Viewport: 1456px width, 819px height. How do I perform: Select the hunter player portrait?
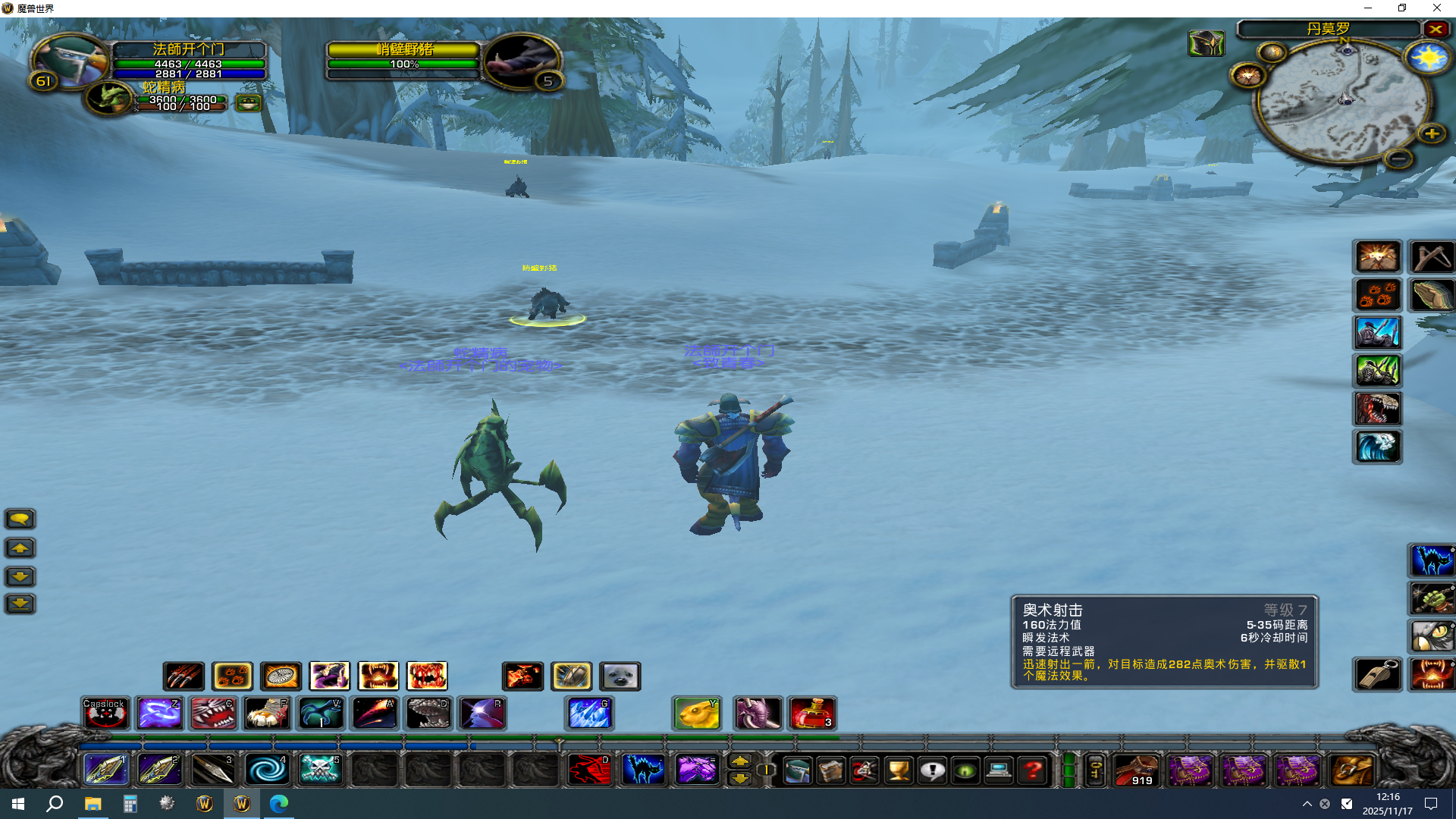[x=71, y=60]
